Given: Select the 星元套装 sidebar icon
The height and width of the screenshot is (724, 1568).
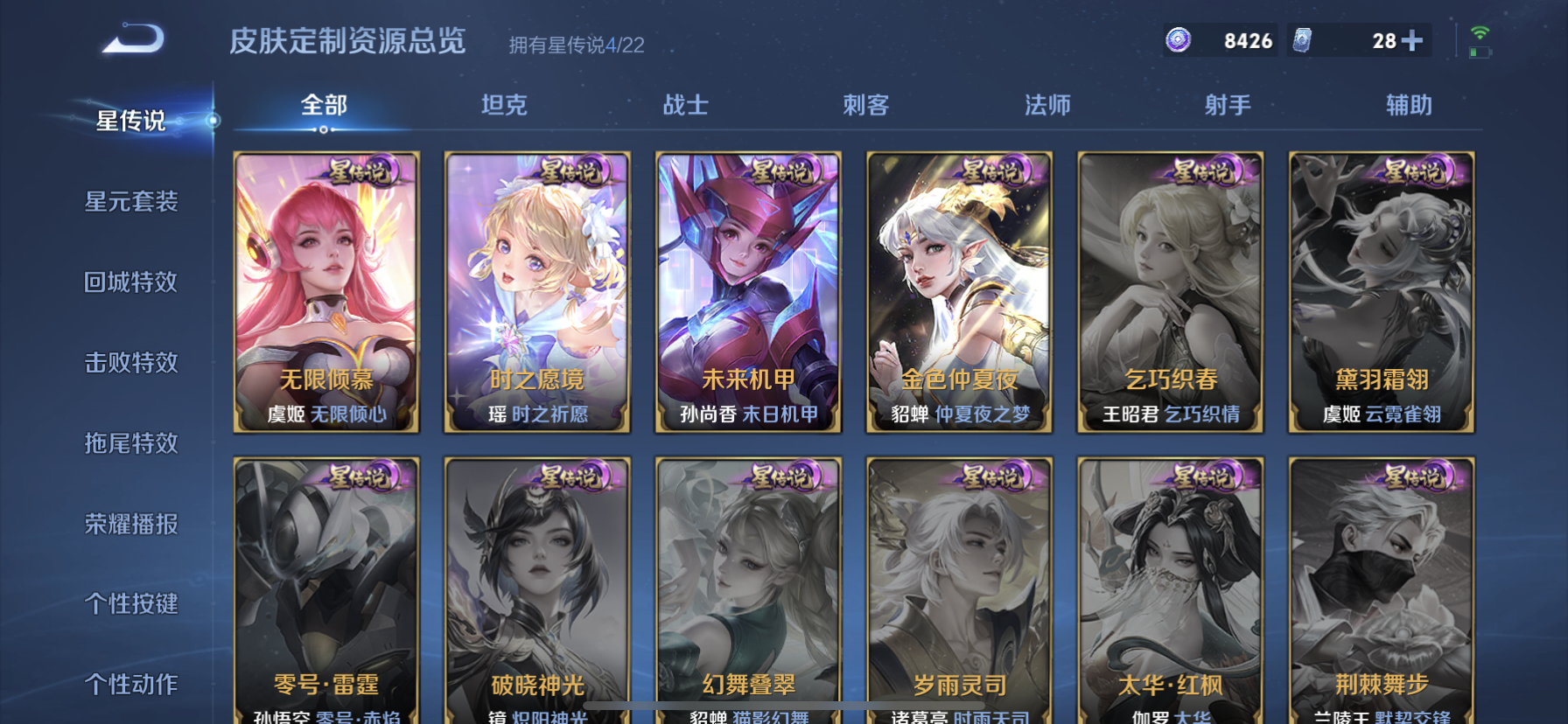Looking at the screenshot, I should 133,202.
